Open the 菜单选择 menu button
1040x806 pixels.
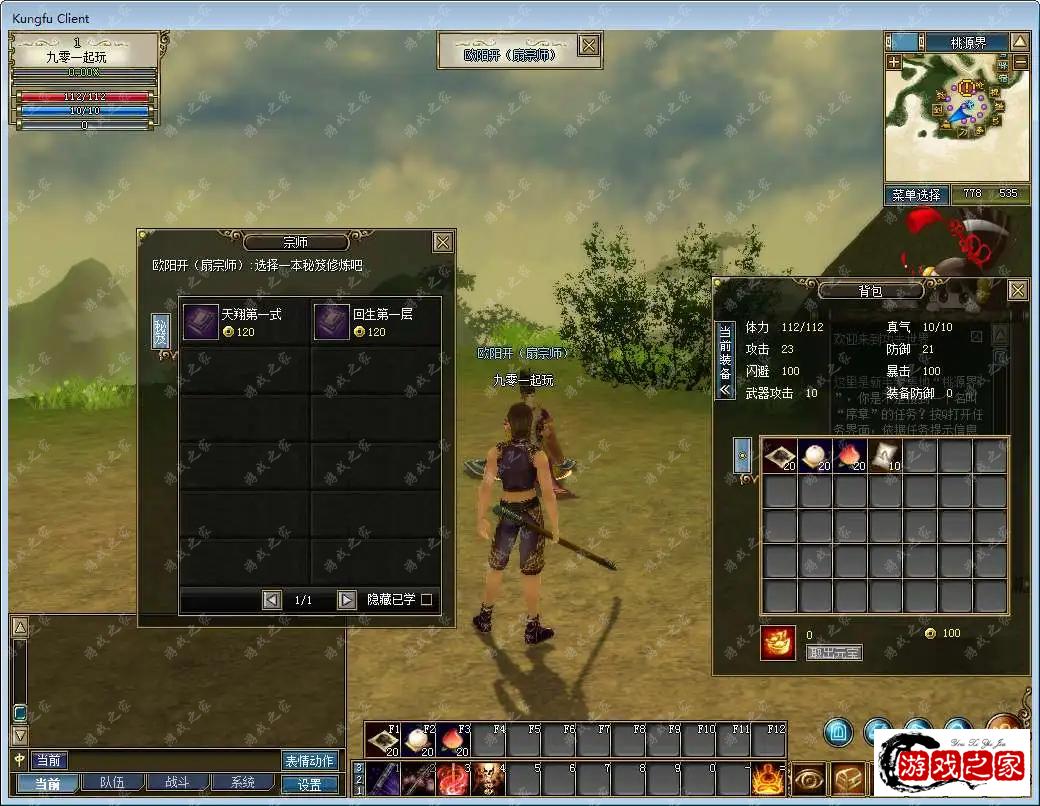point(916,195)
